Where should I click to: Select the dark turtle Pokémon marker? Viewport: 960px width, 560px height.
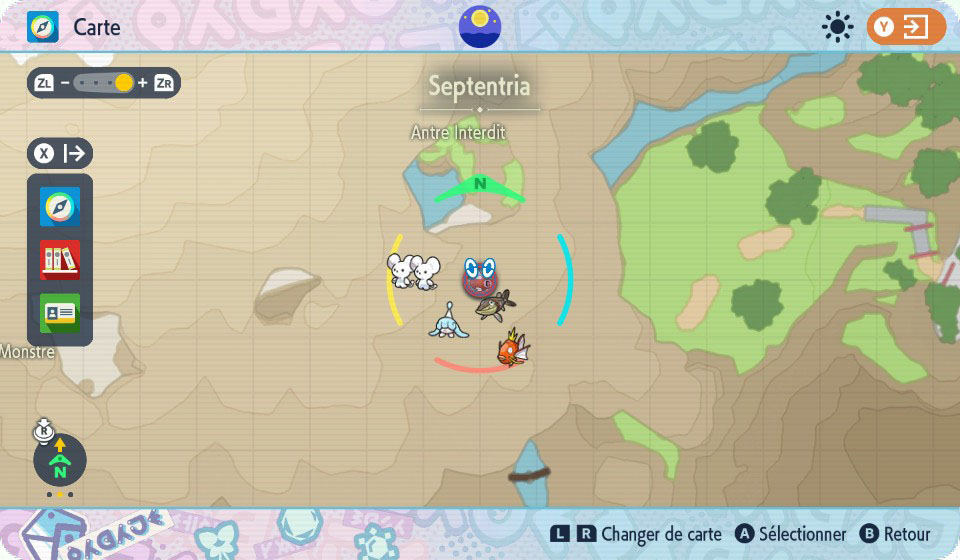click(x=495, y=305)
